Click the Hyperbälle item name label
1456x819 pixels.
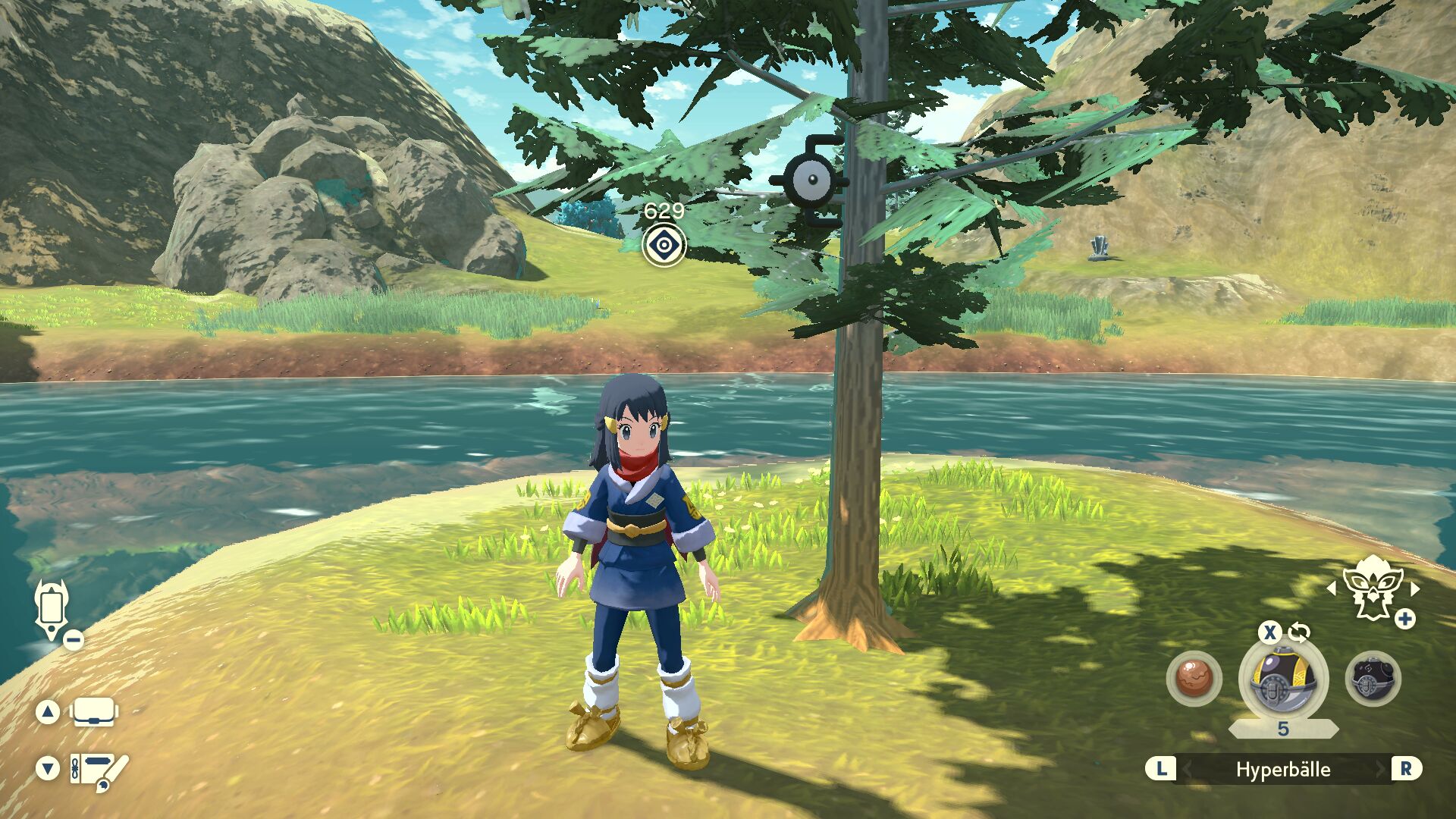[1283, 770]
